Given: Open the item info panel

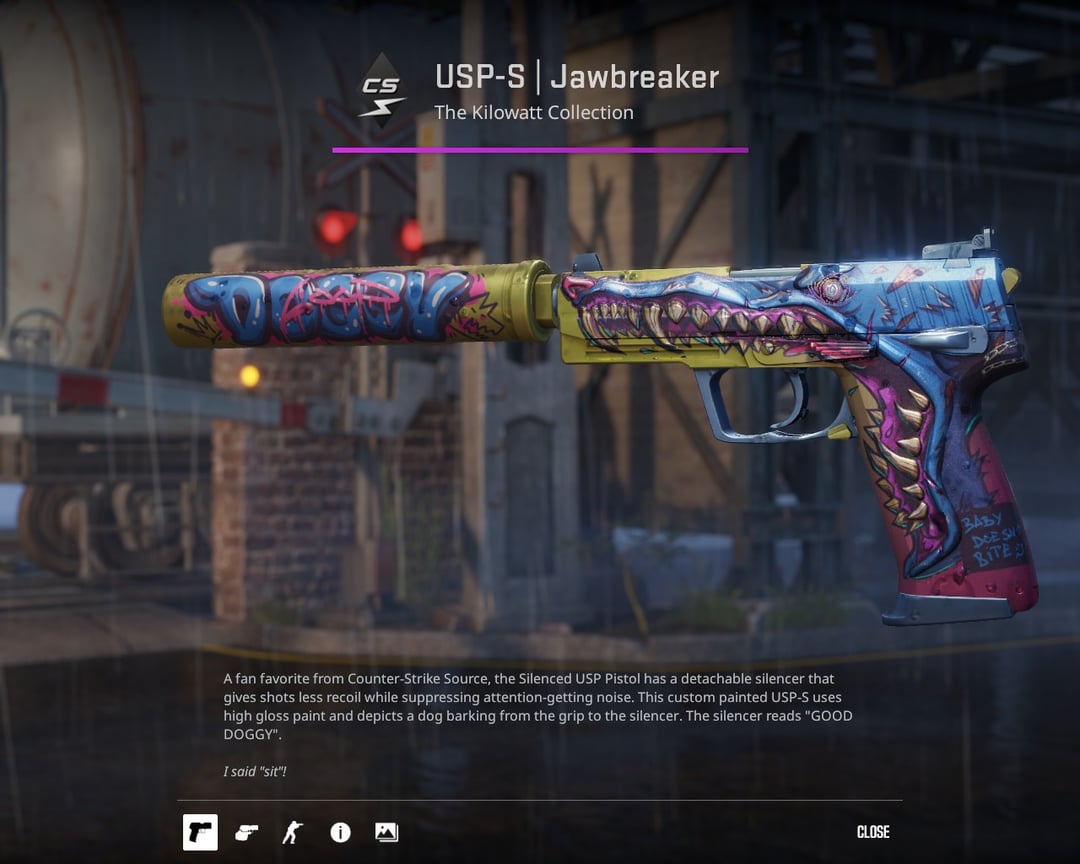Looking at the screenshot, I should (x=340, y=832).
